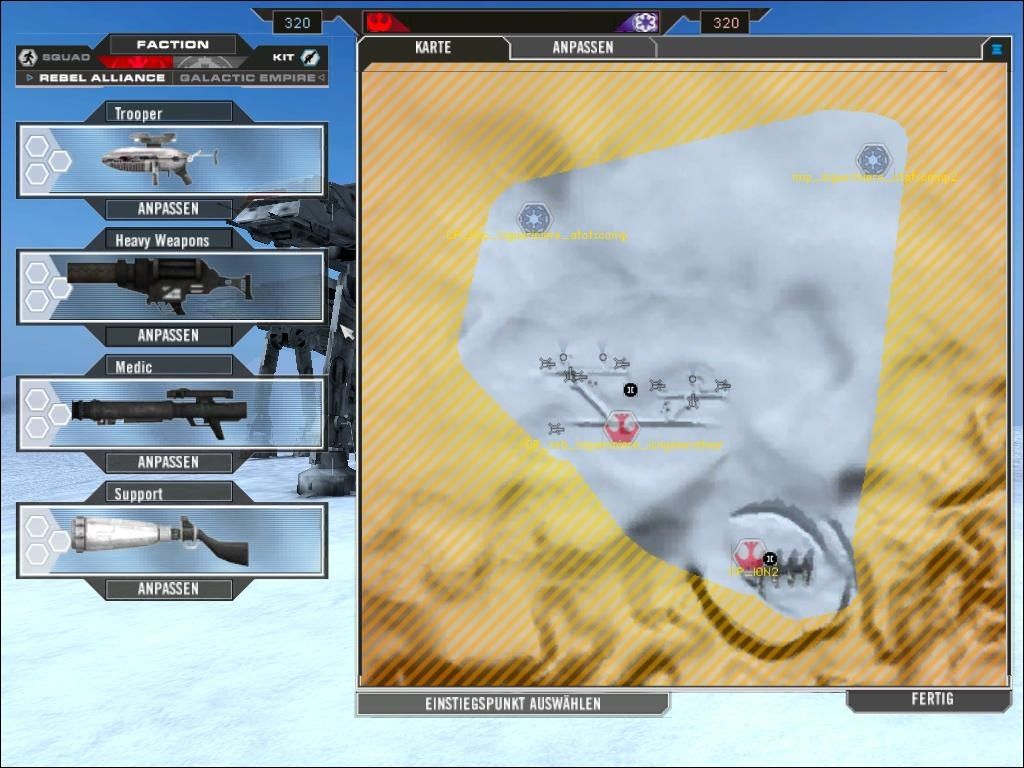The height and width of the screenshot is (768, 1024).
Task: Select the Heavy Weapons kit panel
Action: coord(171,287)
